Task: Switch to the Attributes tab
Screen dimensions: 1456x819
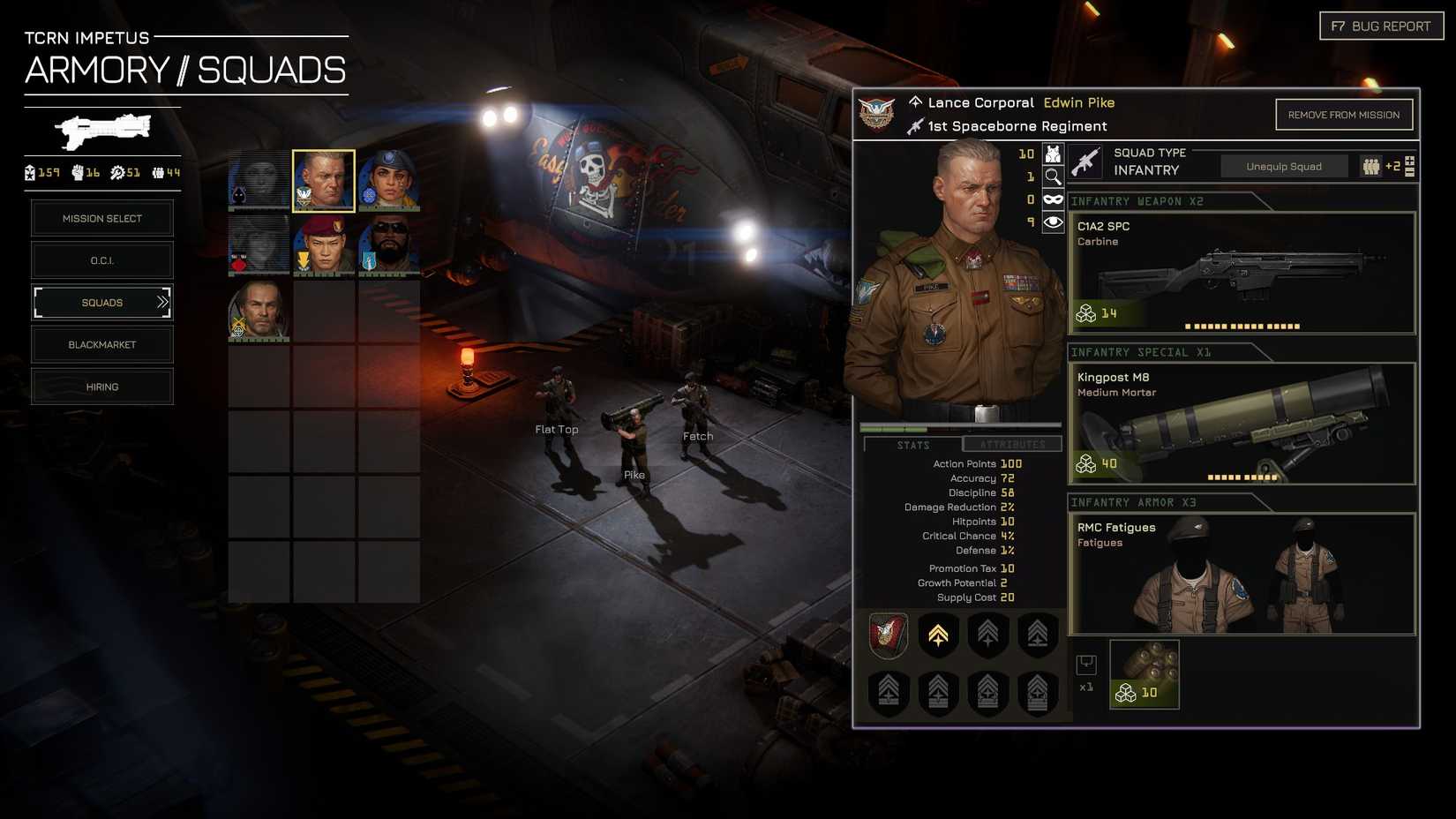Action: [x=1012, y=445]
